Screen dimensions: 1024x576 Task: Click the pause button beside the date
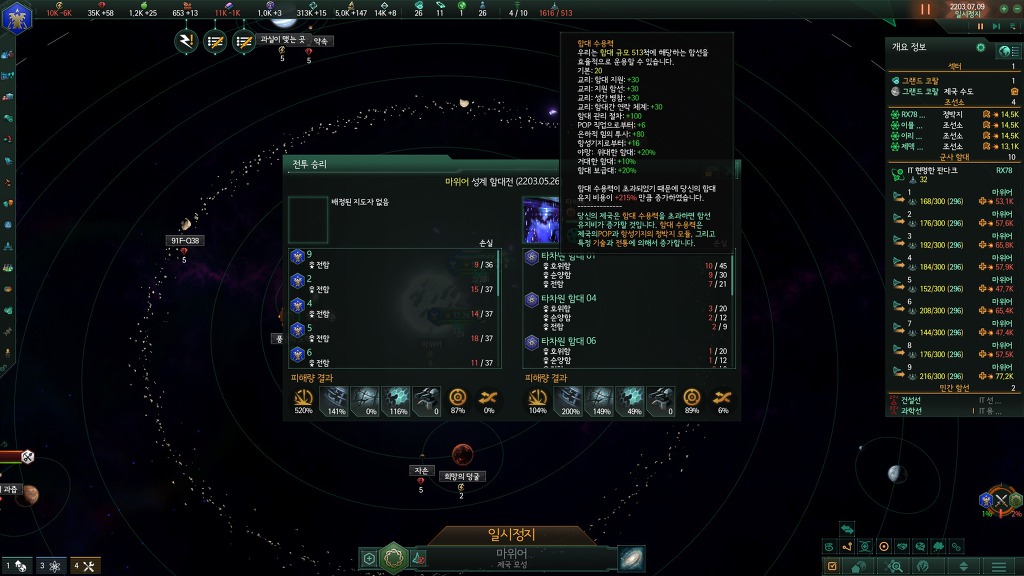pyautogui.click(x=925, y=9)
